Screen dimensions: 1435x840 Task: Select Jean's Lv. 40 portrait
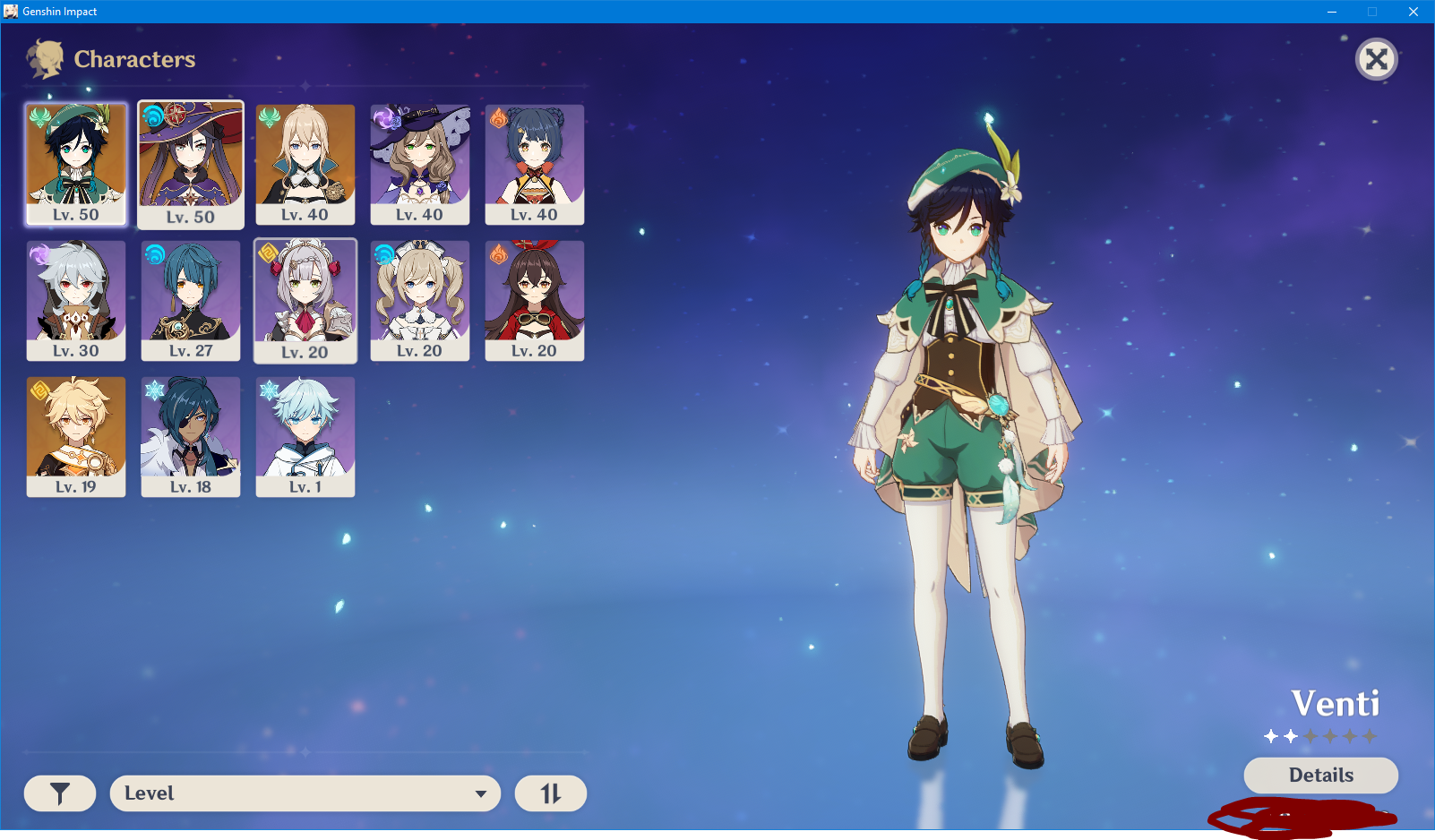305,163
